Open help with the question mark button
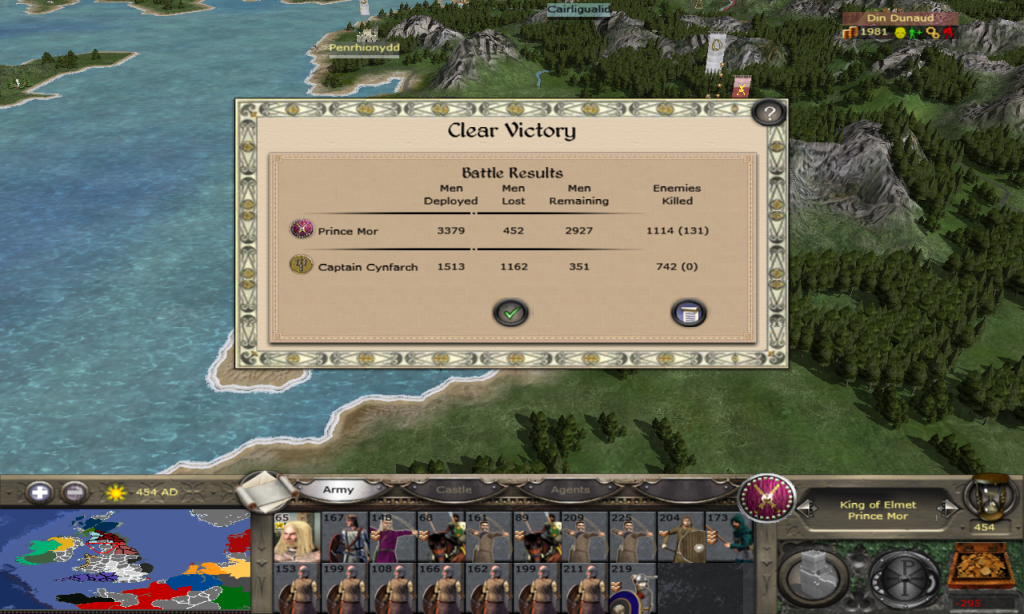 [767, 113]
